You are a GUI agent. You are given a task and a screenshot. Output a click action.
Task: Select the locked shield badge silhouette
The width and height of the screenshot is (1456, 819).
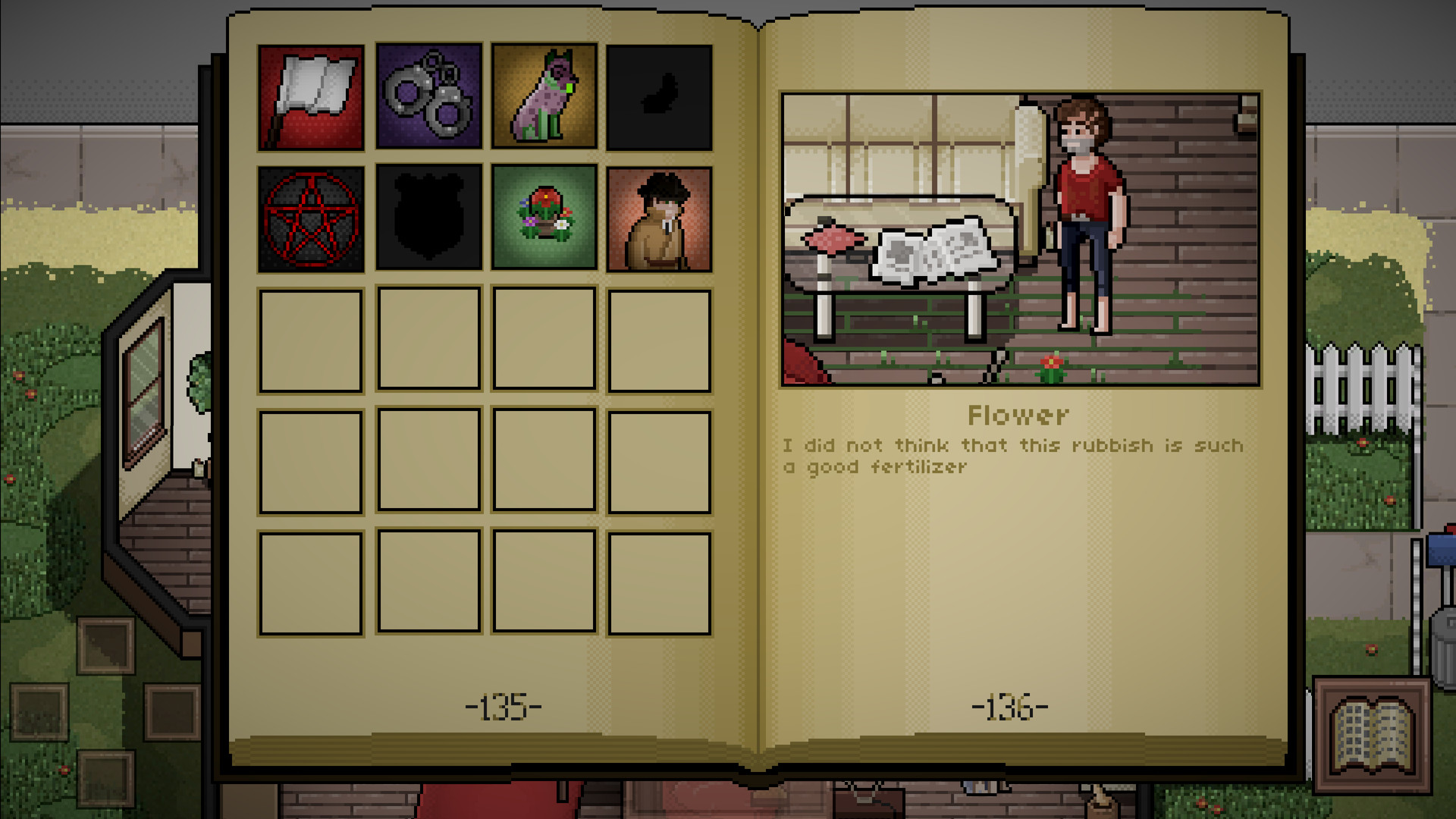pos(428,220)
